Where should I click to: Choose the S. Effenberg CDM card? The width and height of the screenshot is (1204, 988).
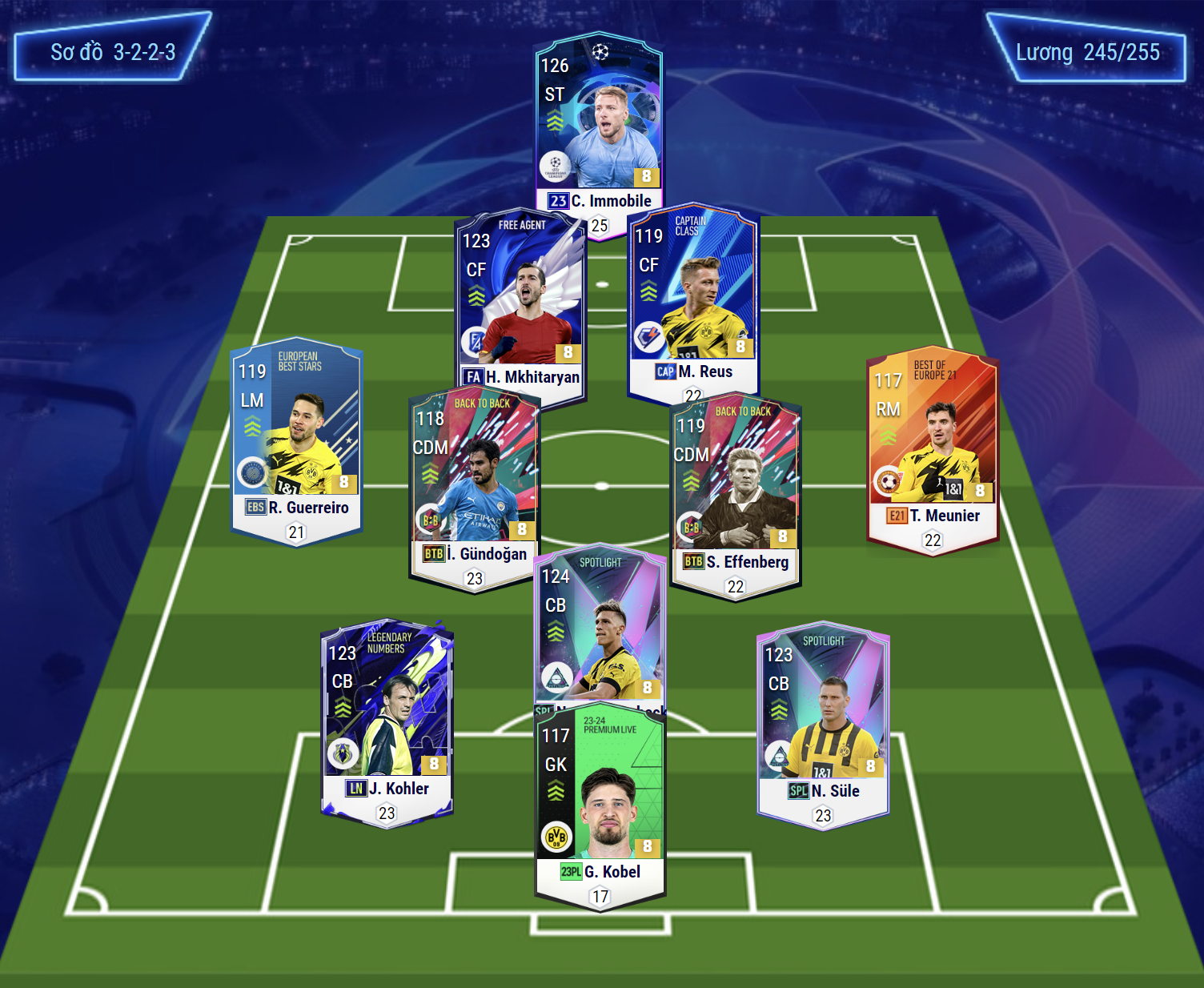[x=735, y=488]
